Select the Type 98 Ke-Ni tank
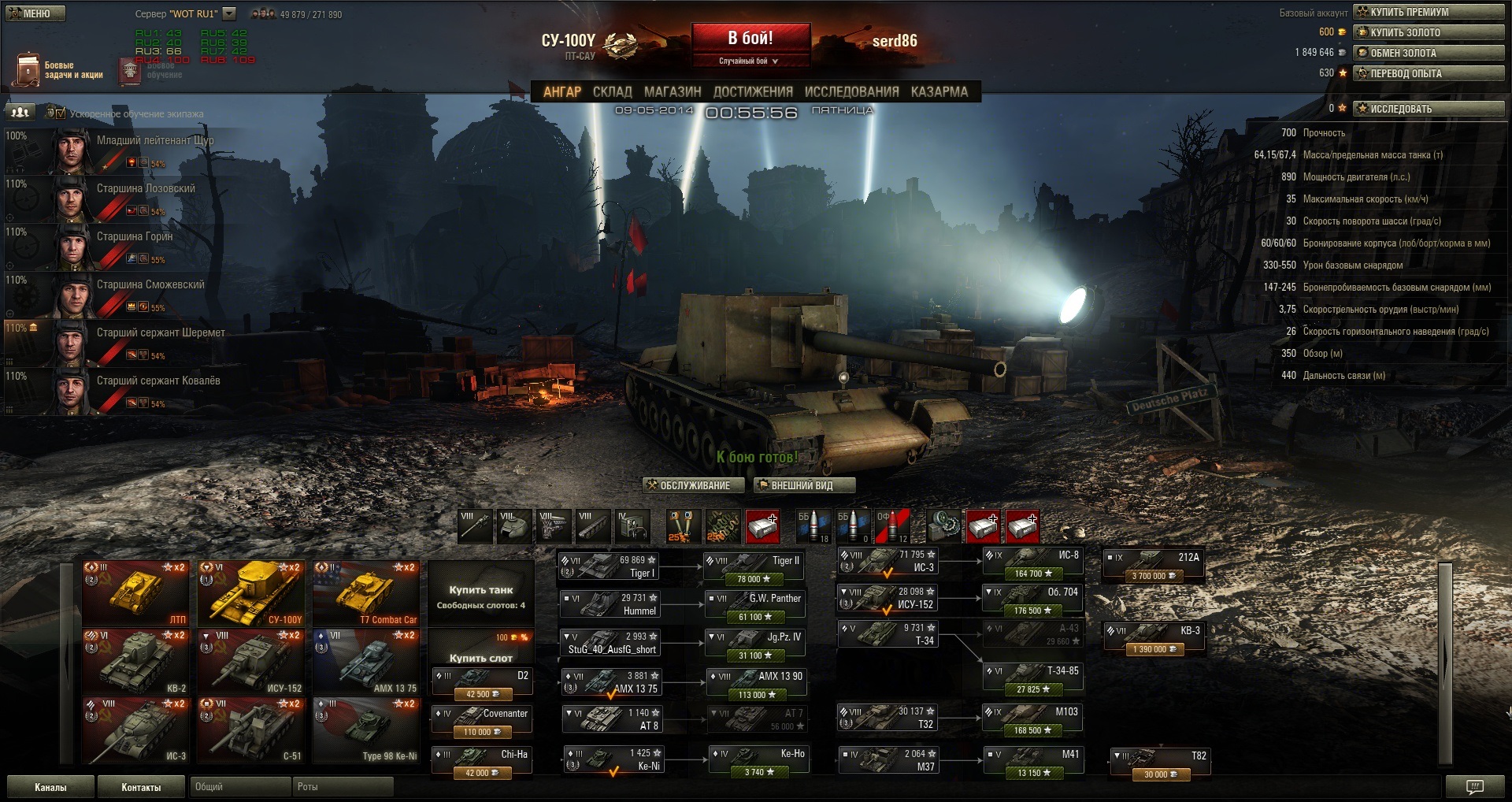The image size is (1512, 802). (366, 730)
